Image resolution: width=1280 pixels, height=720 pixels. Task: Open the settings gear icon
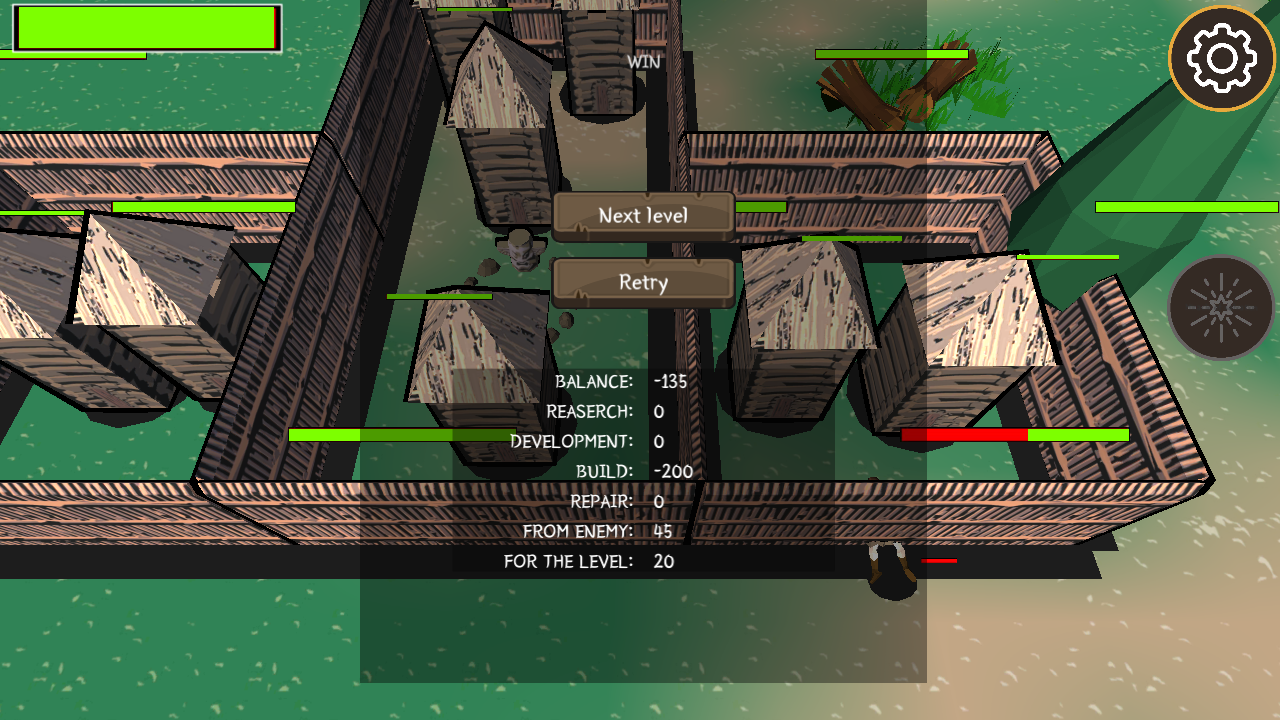pos(1223,57)
